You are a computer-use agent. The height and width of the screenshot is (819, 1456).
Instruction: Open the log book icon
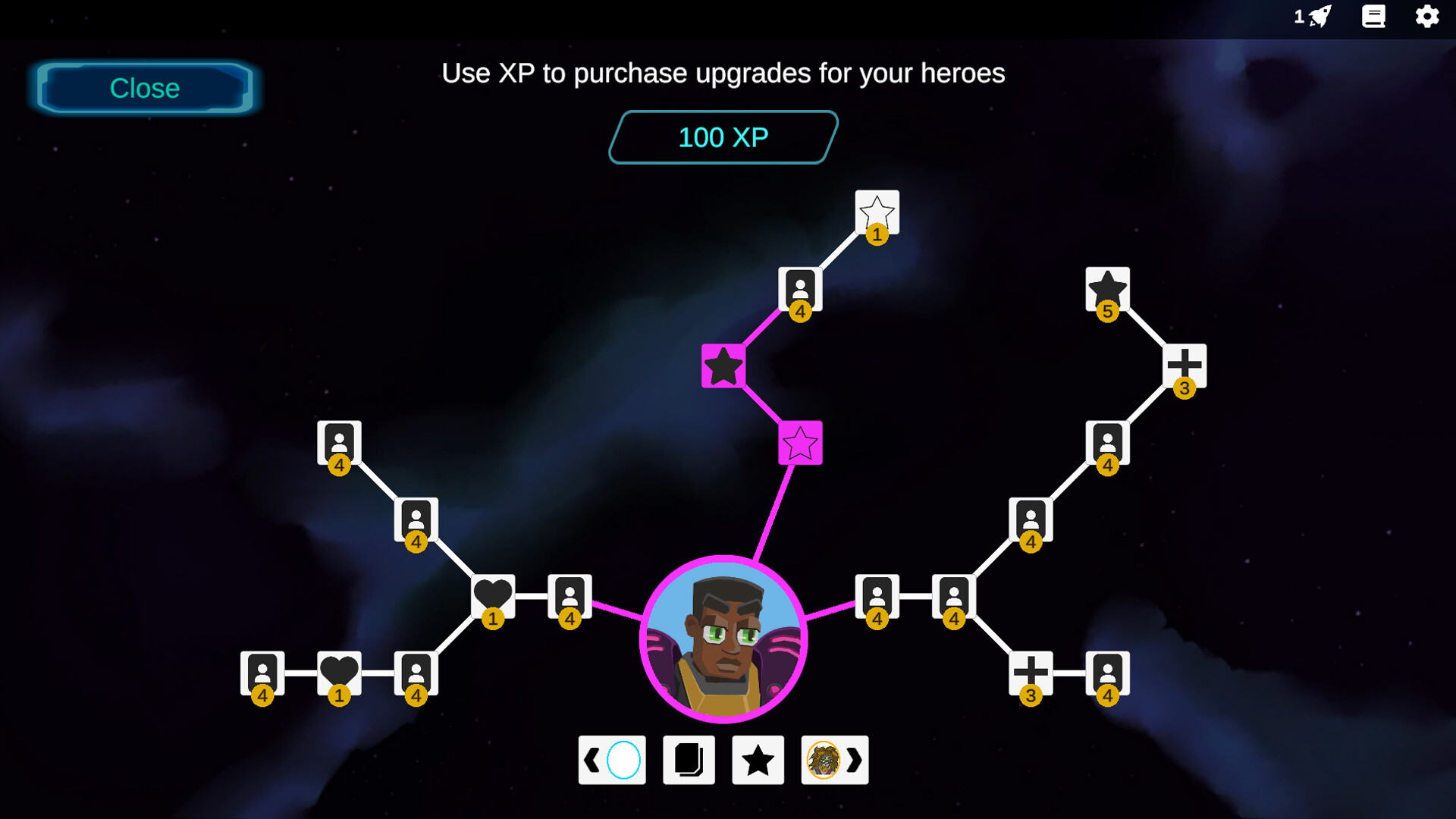(x=1374, y=17)
